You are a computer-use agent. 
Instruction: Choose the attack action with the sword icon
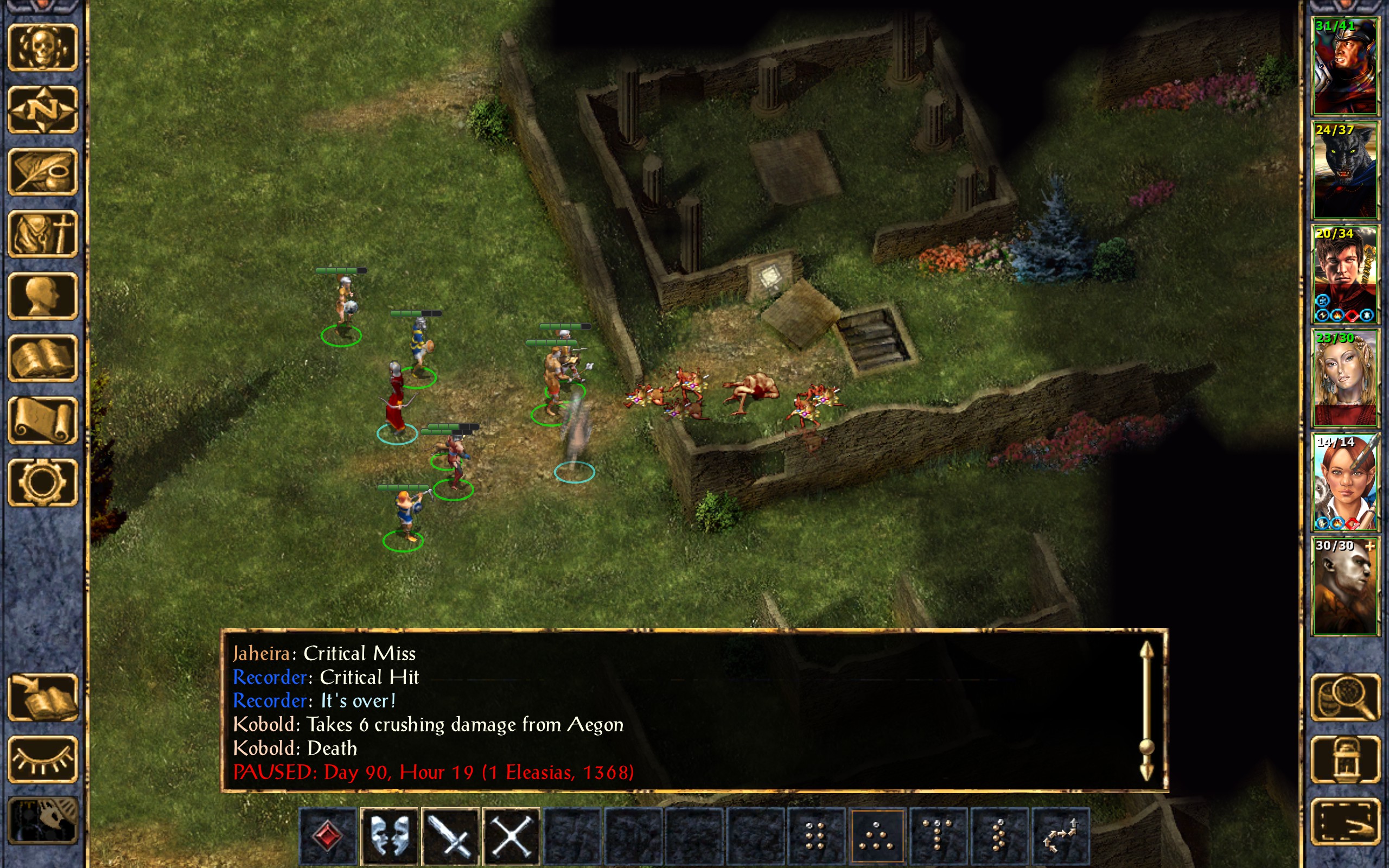(450, 836)
